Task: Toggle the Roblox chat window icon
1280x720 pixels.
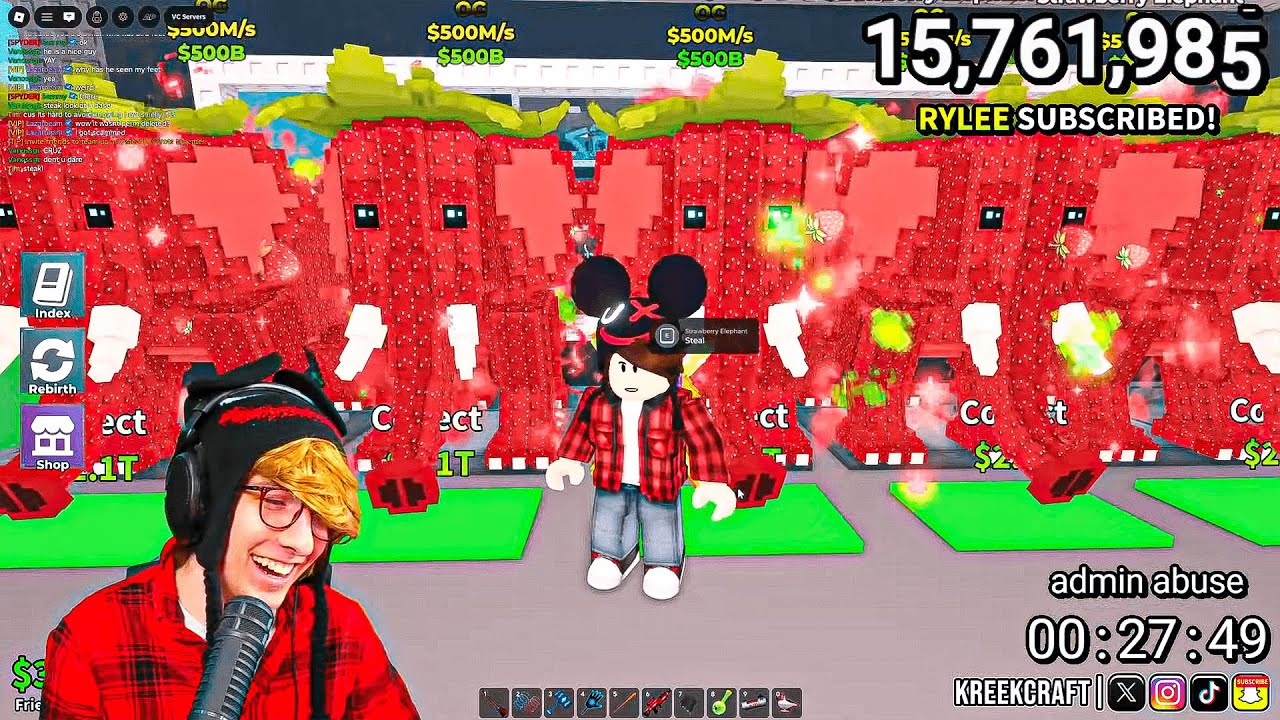Action: pos(69,17)
